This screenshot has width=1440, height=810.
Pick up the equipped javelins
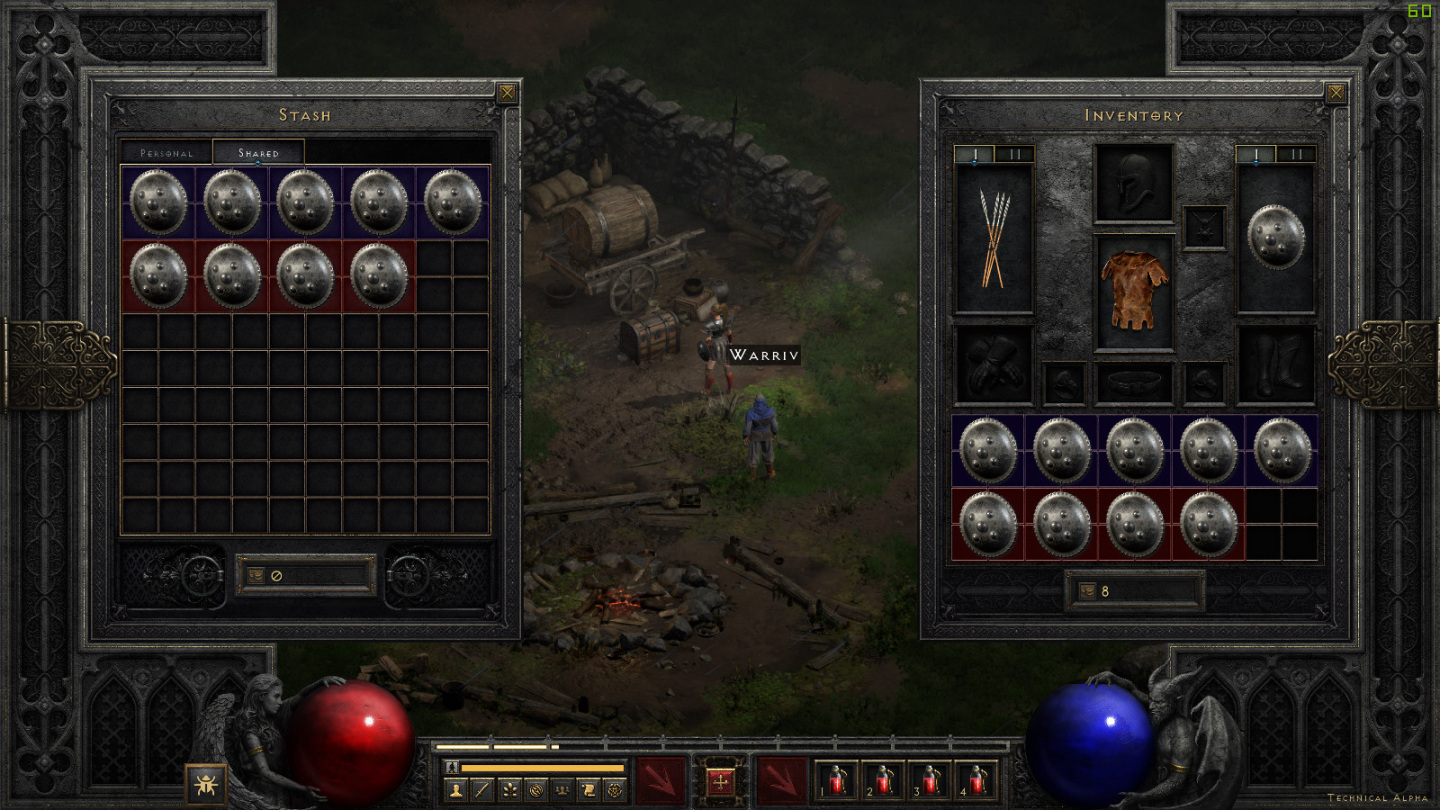click(x=993, y=239)
